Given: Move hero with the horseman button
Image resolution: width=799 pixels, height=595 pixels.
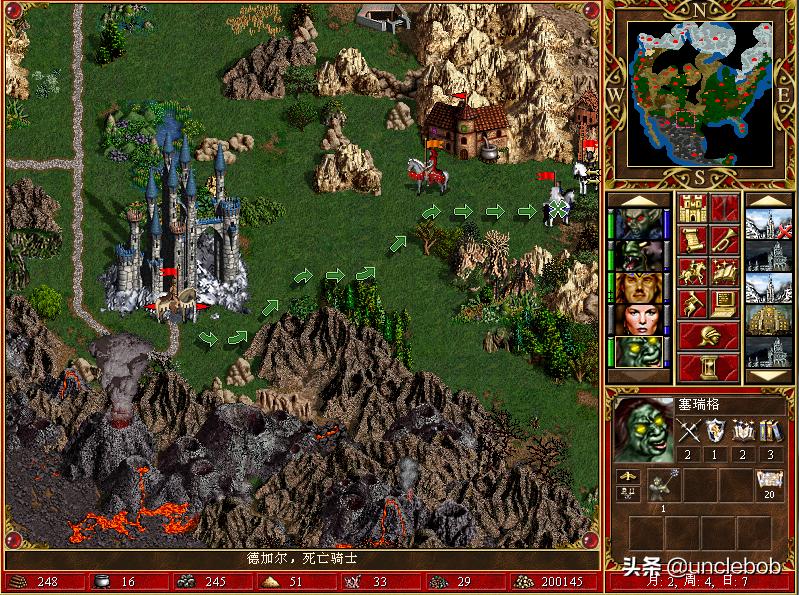Looking at the screenshot, I should [692, 272].
